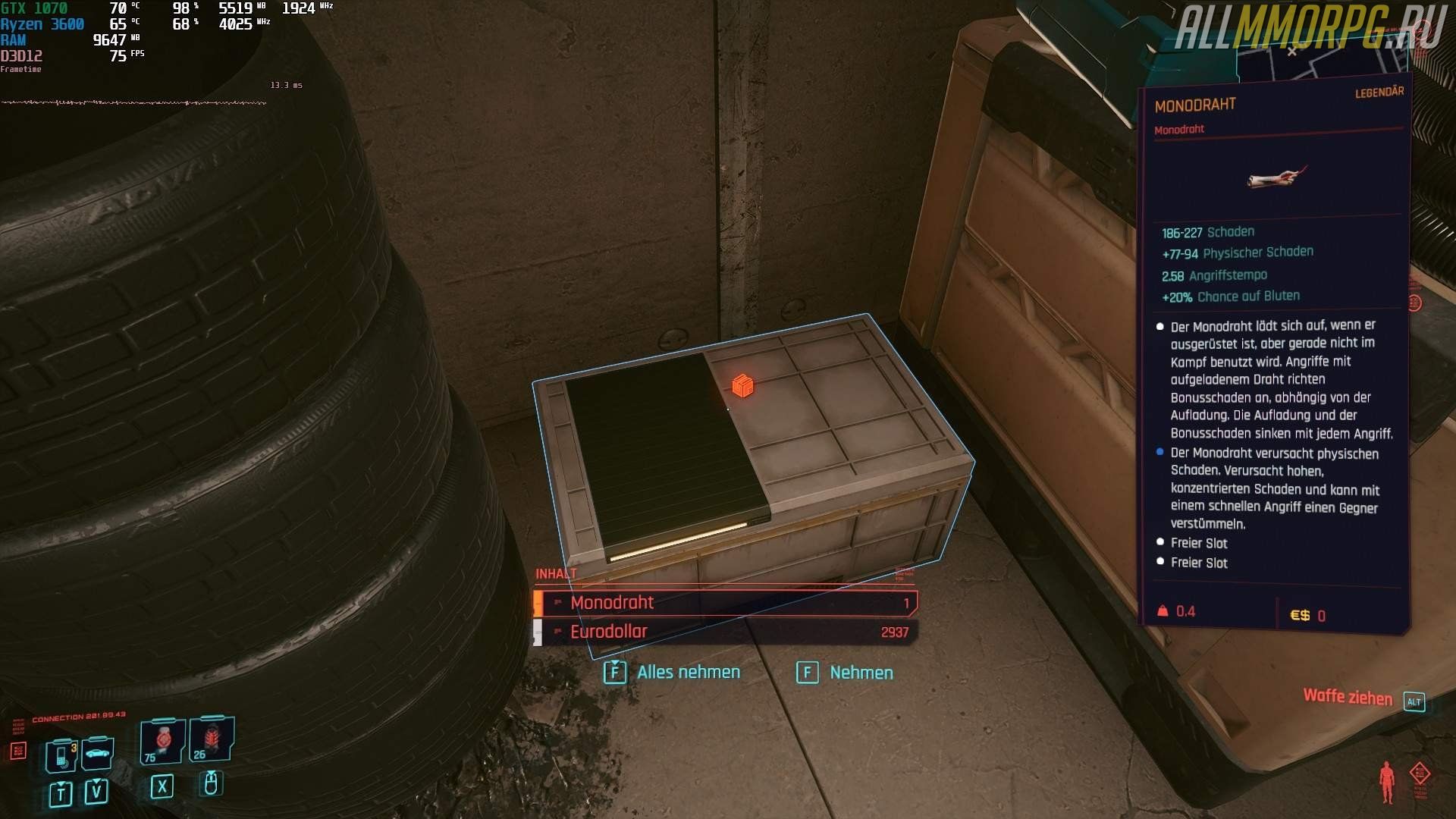1456x819 pixels.
Task: Click the orange loot container marker
Action: pos(742,386)
